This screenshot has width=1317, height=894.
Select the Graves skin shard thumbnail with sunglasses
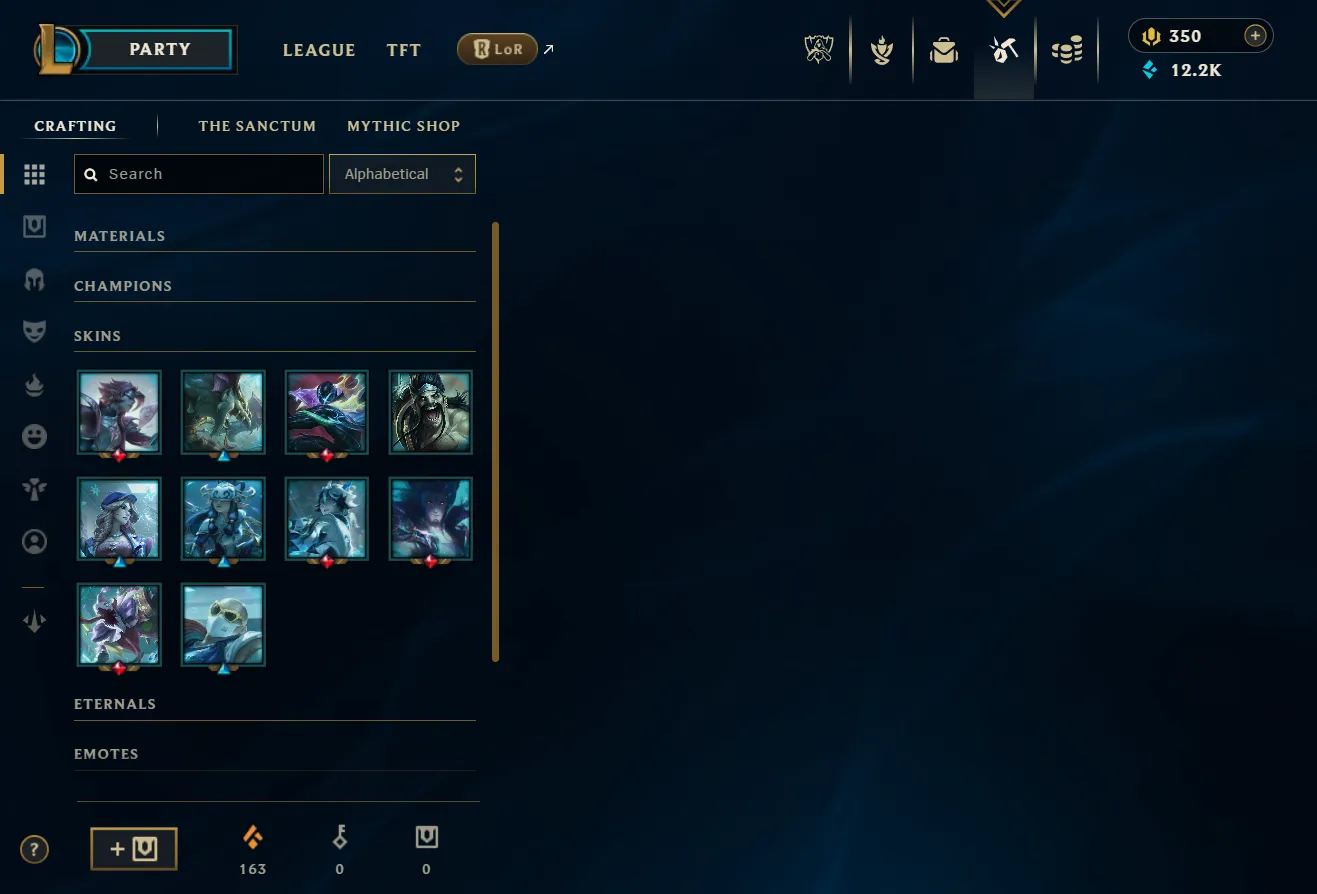[x=222, y=624]
